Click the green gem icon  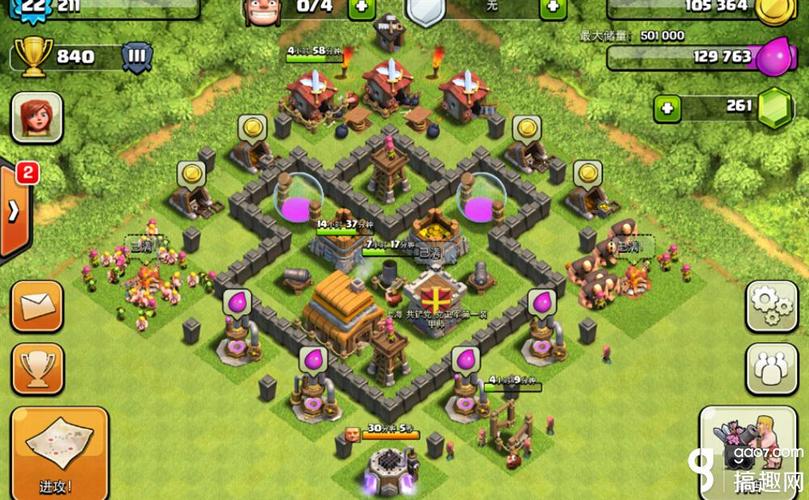[x=773, y=108]
